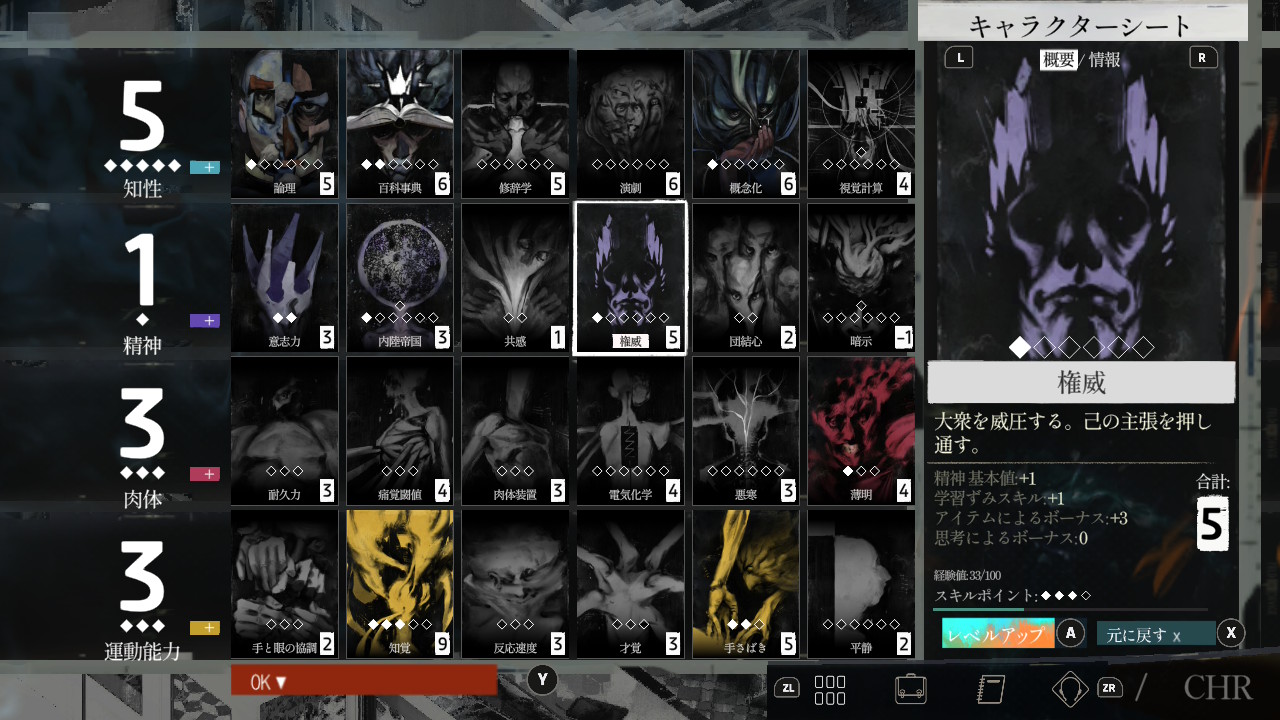Confirm with the red OK button
Screen dimensions: 1280x720
coord(364,680)
